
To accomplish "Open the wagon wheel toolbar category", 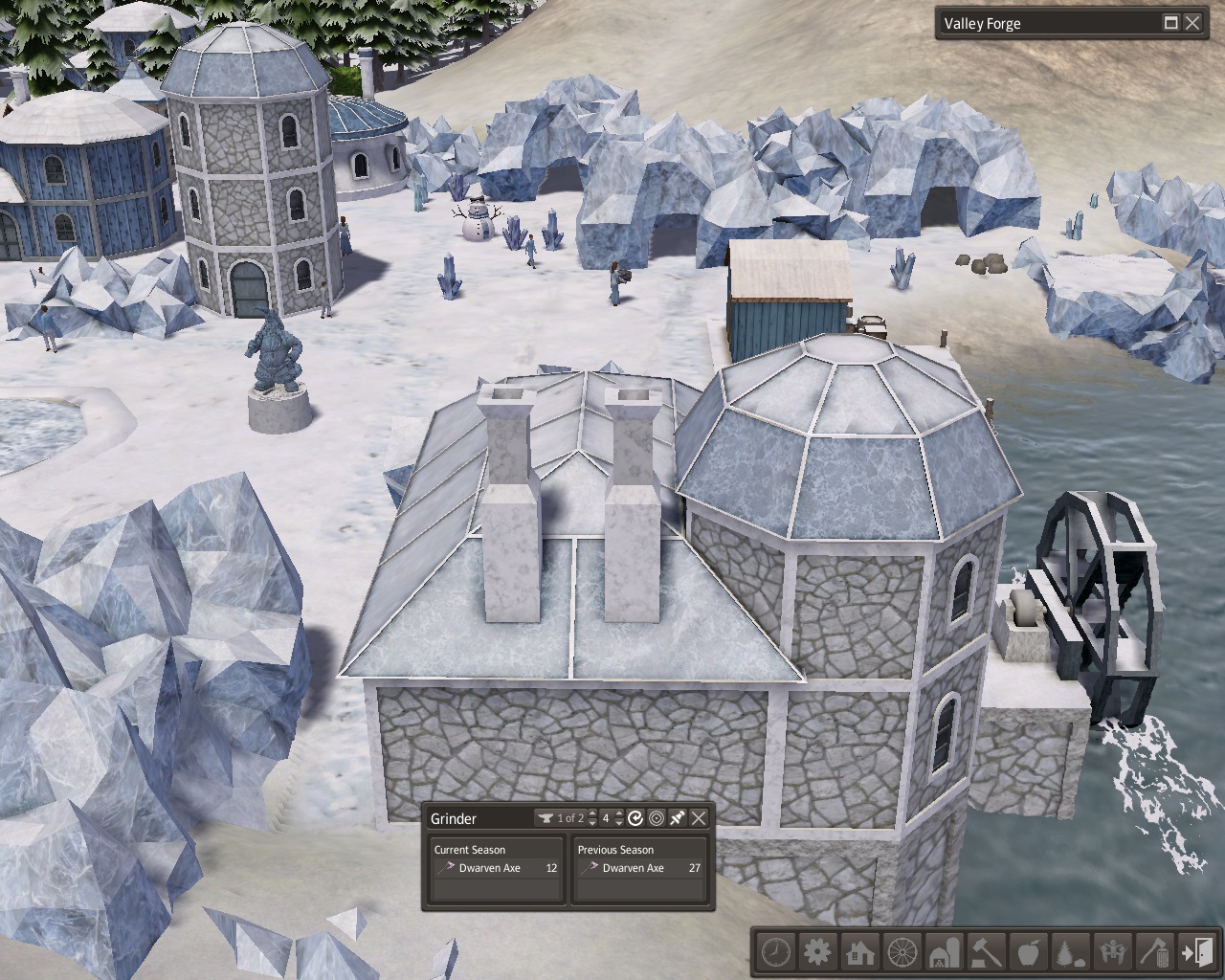I will coord(902,952).
